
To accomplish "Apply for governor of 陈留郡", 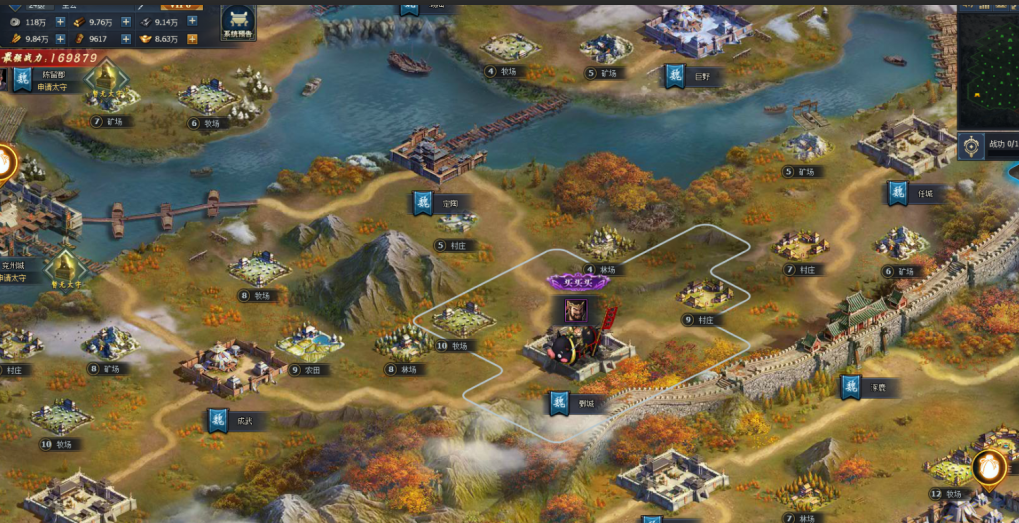I will tap(51, 88).
